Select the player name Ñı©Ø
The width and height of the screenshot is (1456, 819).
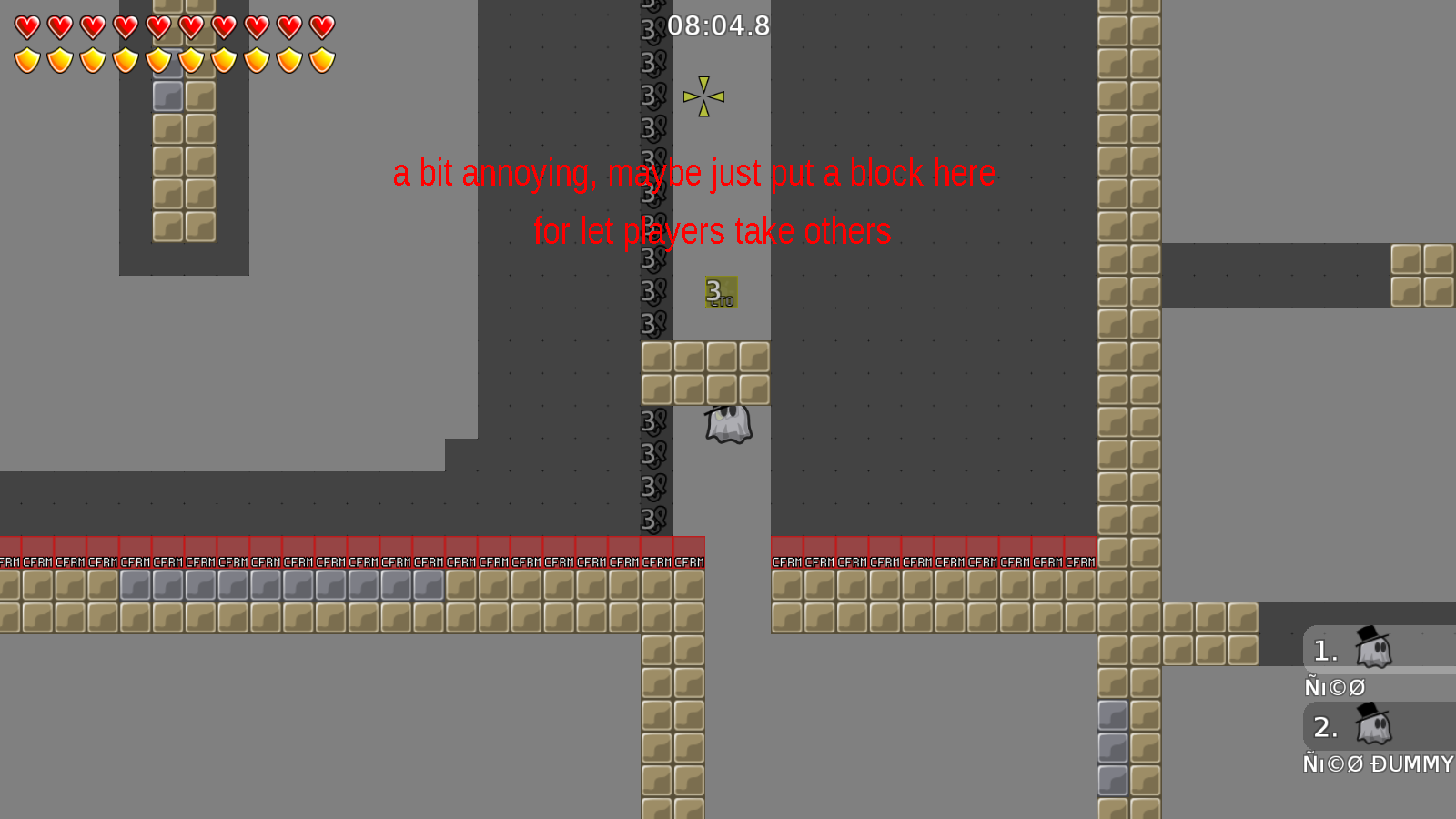(x=1334, y=687)
